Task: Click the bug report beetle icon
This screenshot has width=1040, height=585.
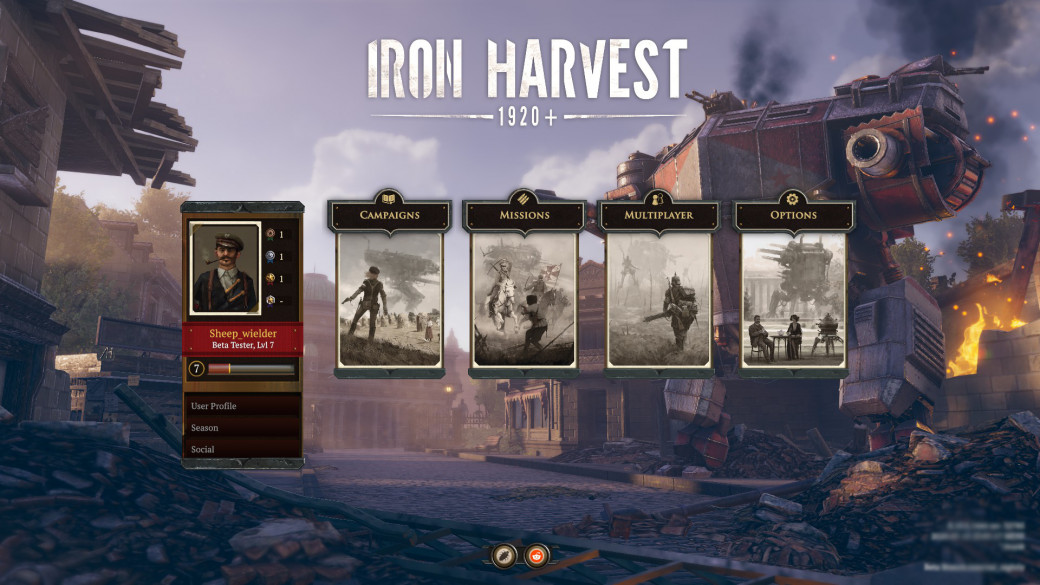Action: (503, 555)
